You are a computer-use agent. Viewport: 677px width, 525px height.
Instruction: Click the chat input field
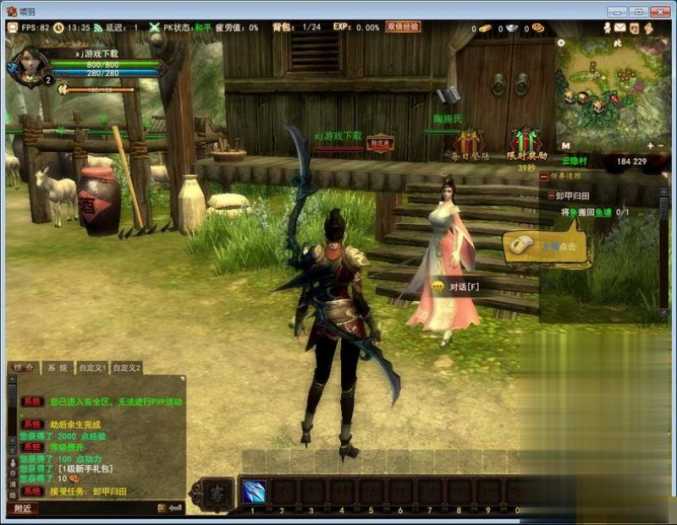click(x=95, y=508)
